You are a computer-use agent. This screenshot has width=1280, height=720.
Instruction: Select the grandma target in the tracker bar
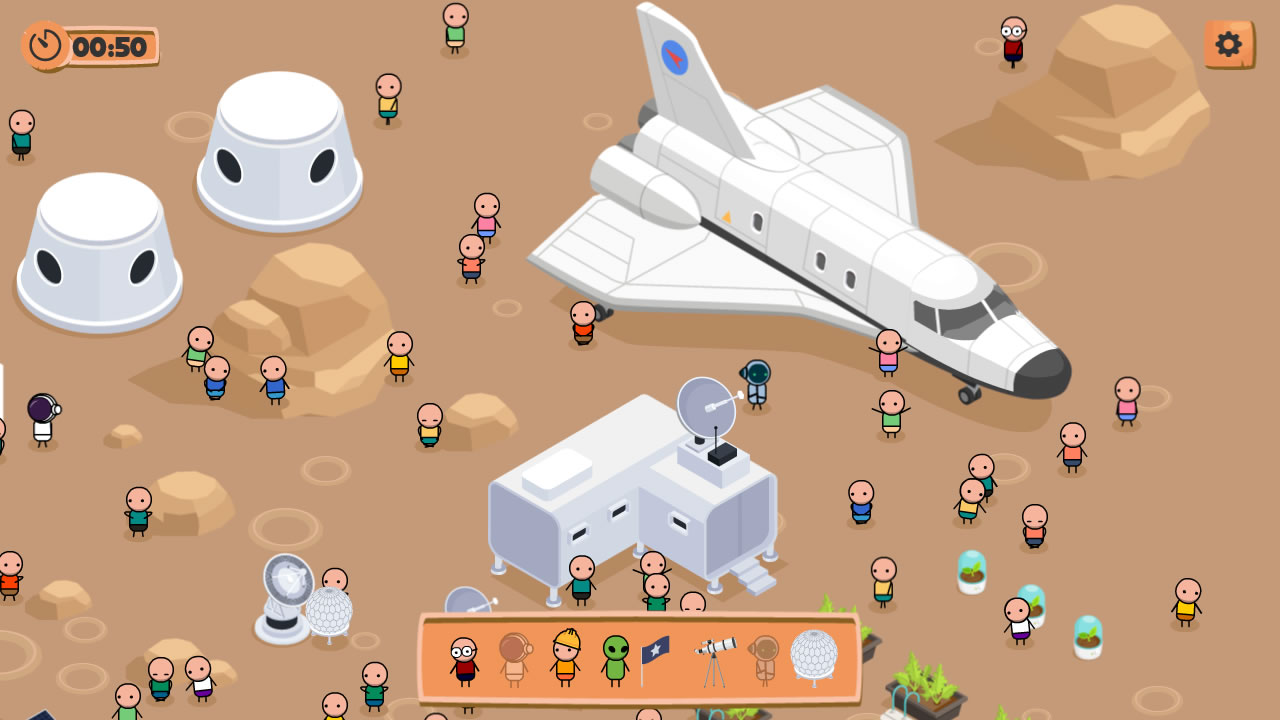462,658
